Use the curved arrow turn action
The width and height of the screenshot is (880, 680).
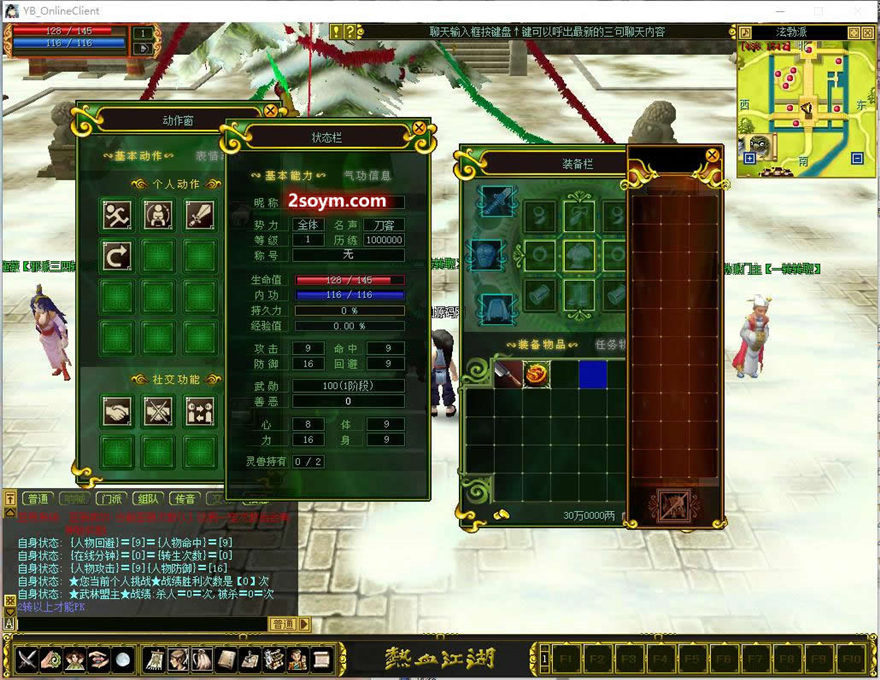(118, 256)
